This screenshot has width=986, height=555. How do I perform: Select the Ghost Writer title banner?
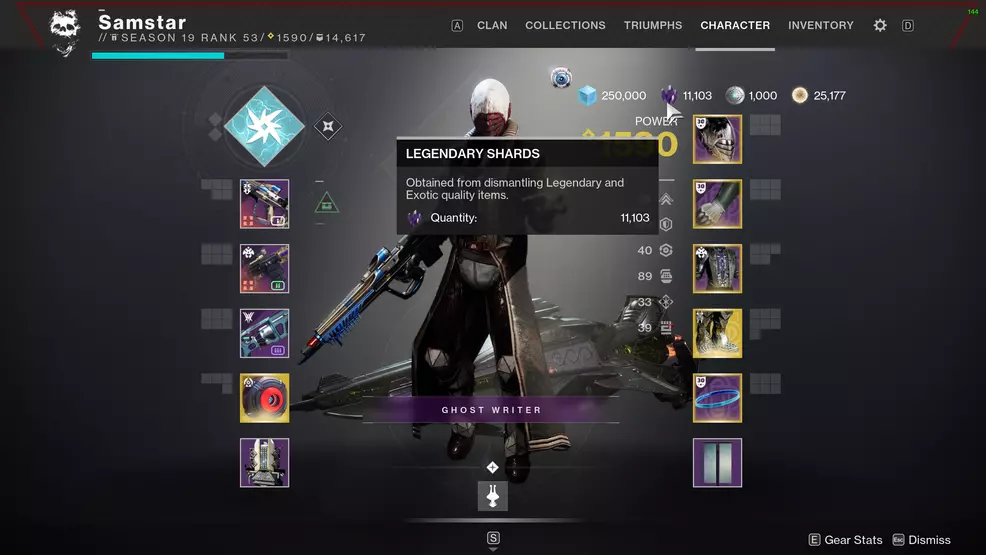click(x=491, y=410)
